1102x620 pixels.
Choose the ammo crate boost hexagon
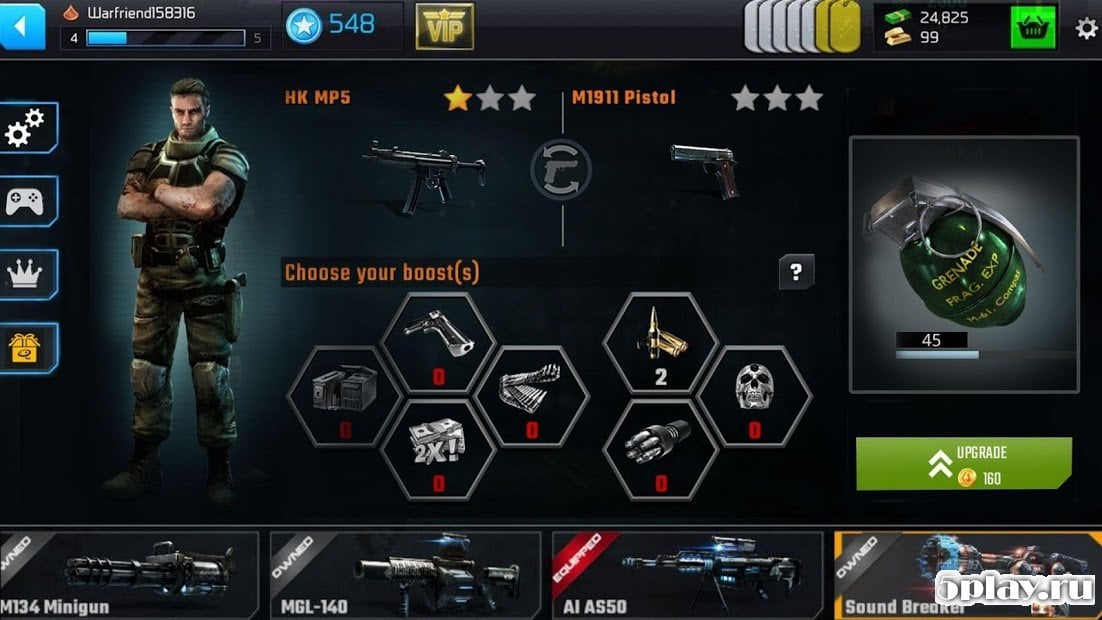point(344,394)
